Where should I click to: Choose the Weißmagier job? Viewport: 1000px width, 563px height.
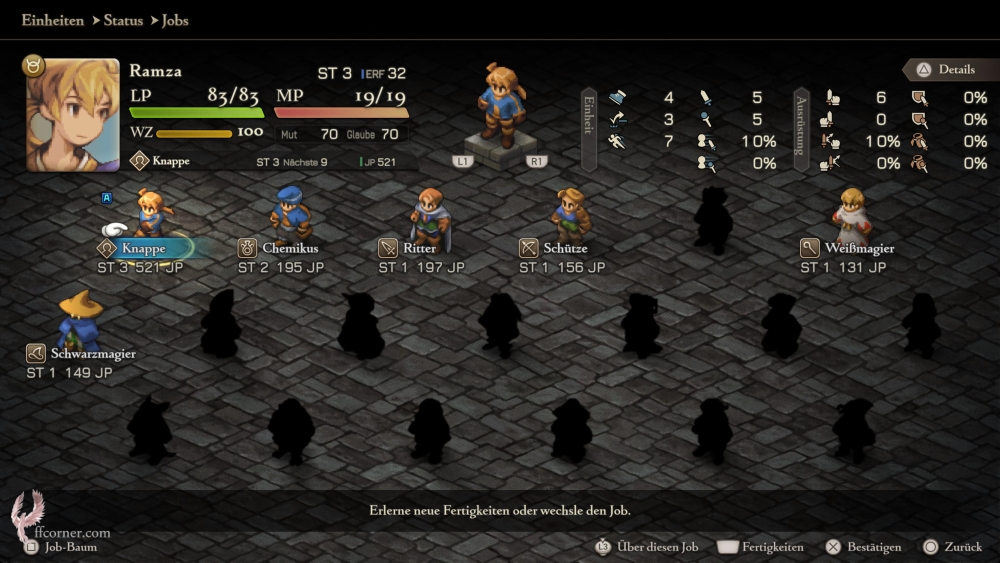point(859,248)
